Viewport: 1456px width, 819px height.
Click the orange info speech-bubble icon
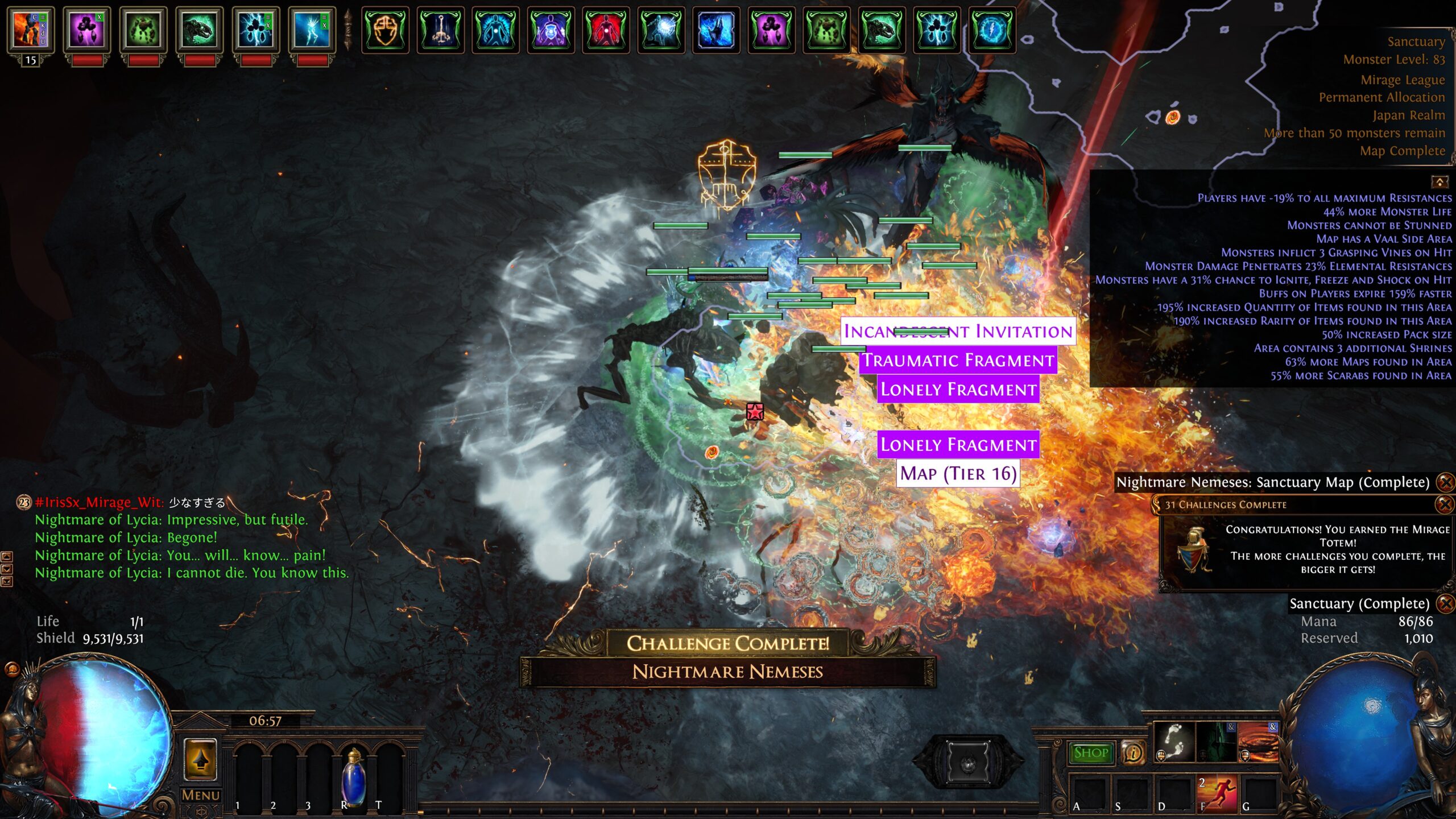coord(1133,753)
